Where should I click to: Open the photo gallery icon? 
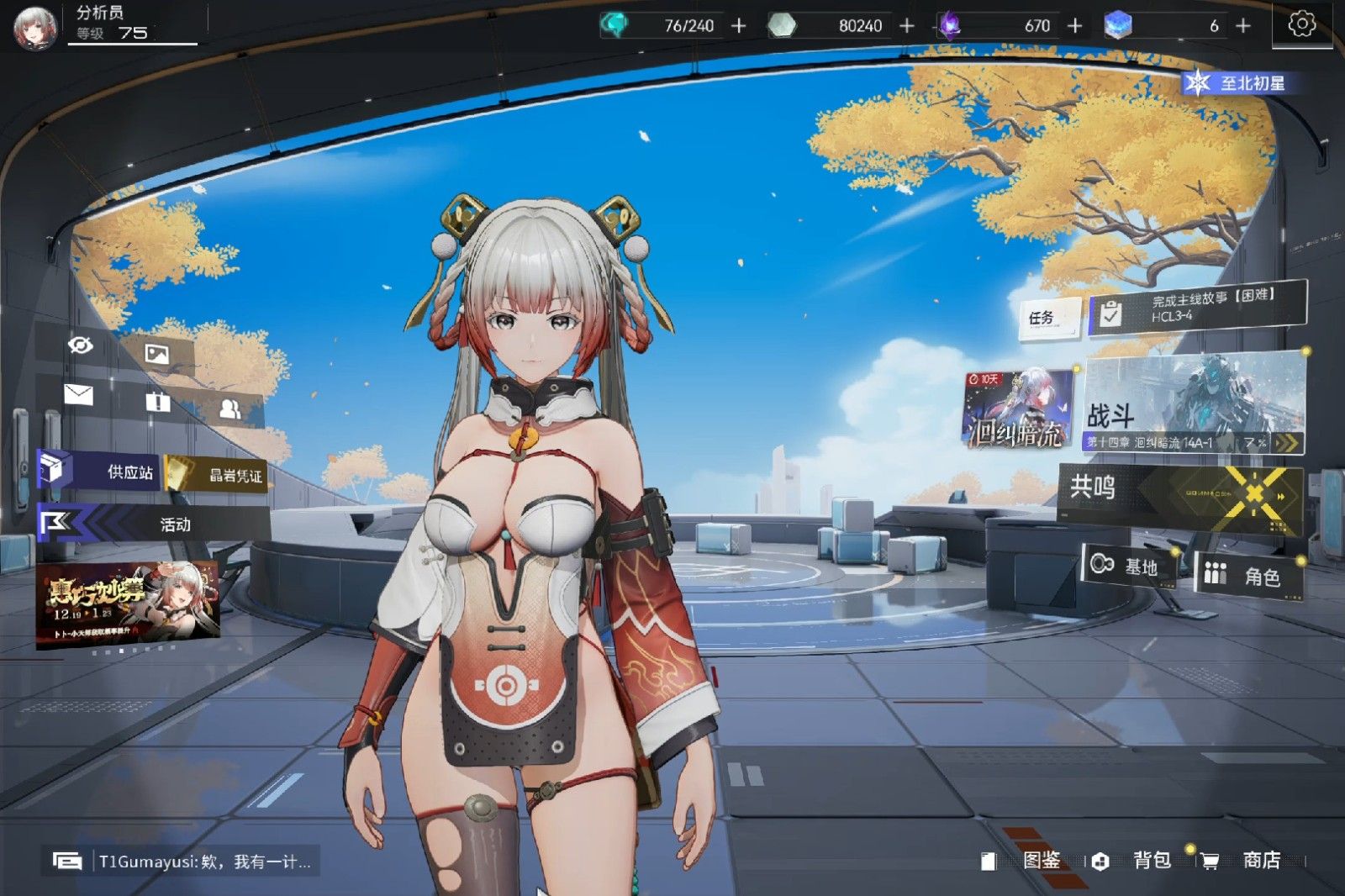157,354
